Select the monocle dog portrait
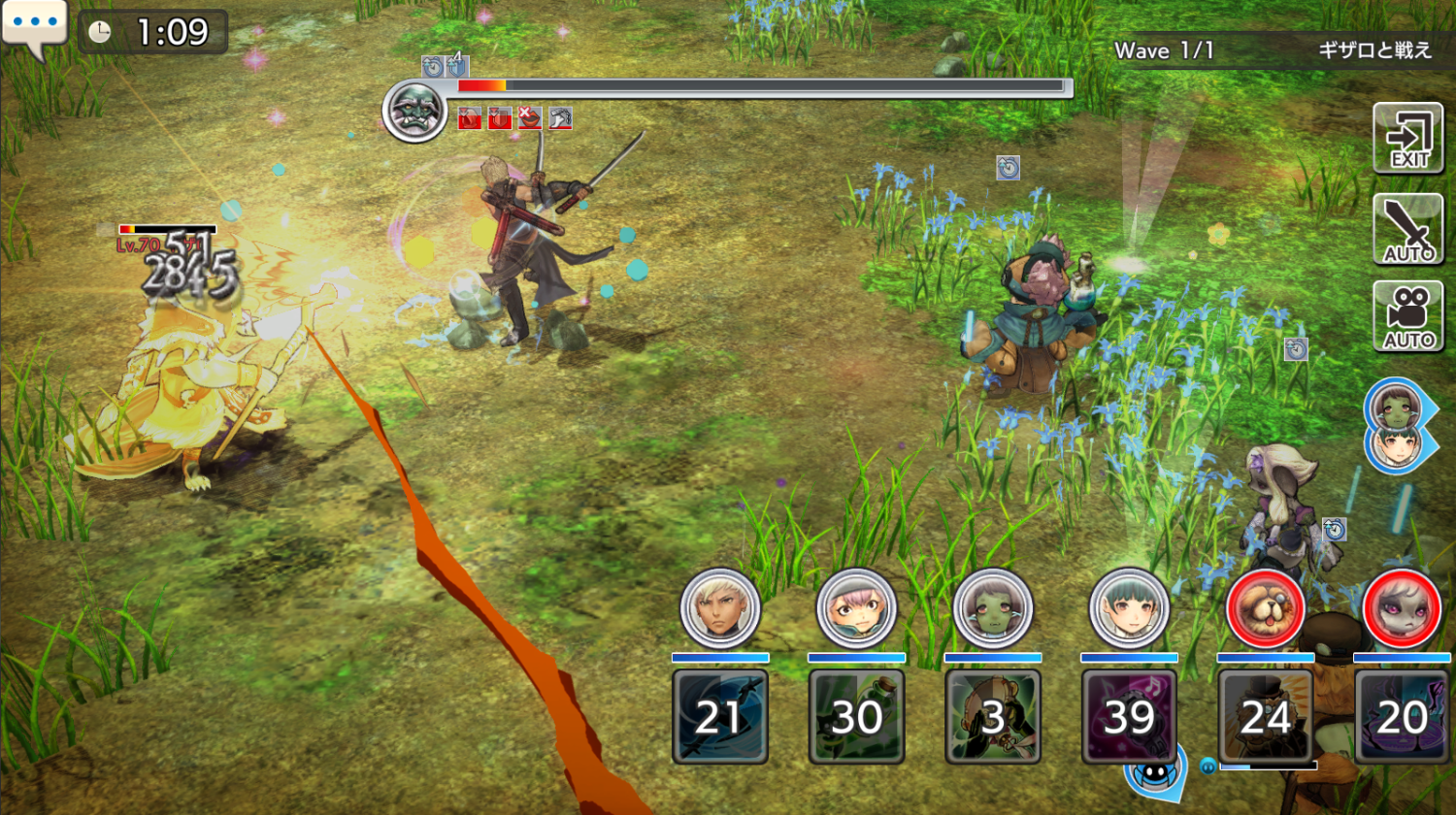 (1266, 608)
